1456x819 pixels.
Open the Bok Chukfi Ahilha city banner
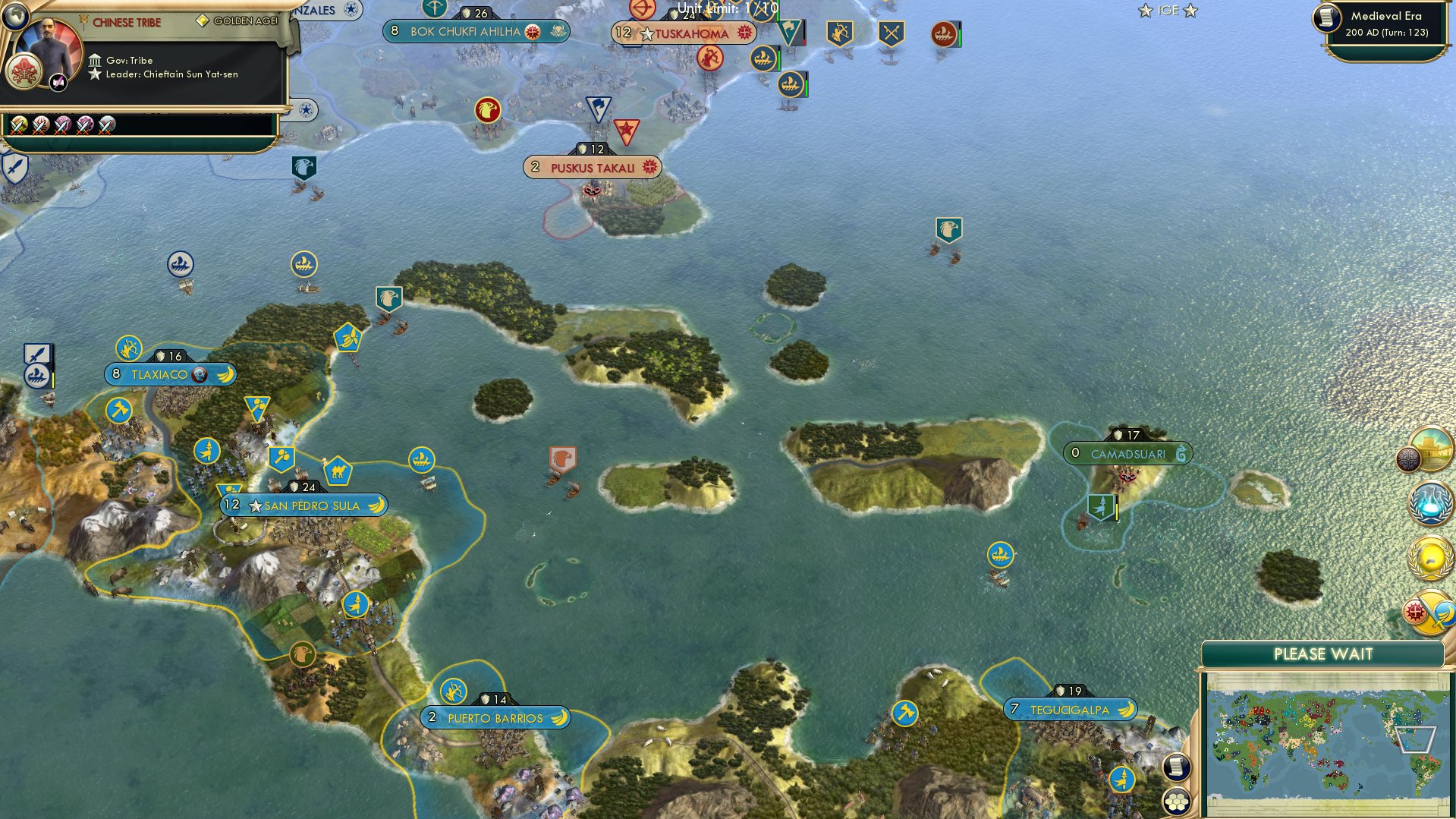466,32
